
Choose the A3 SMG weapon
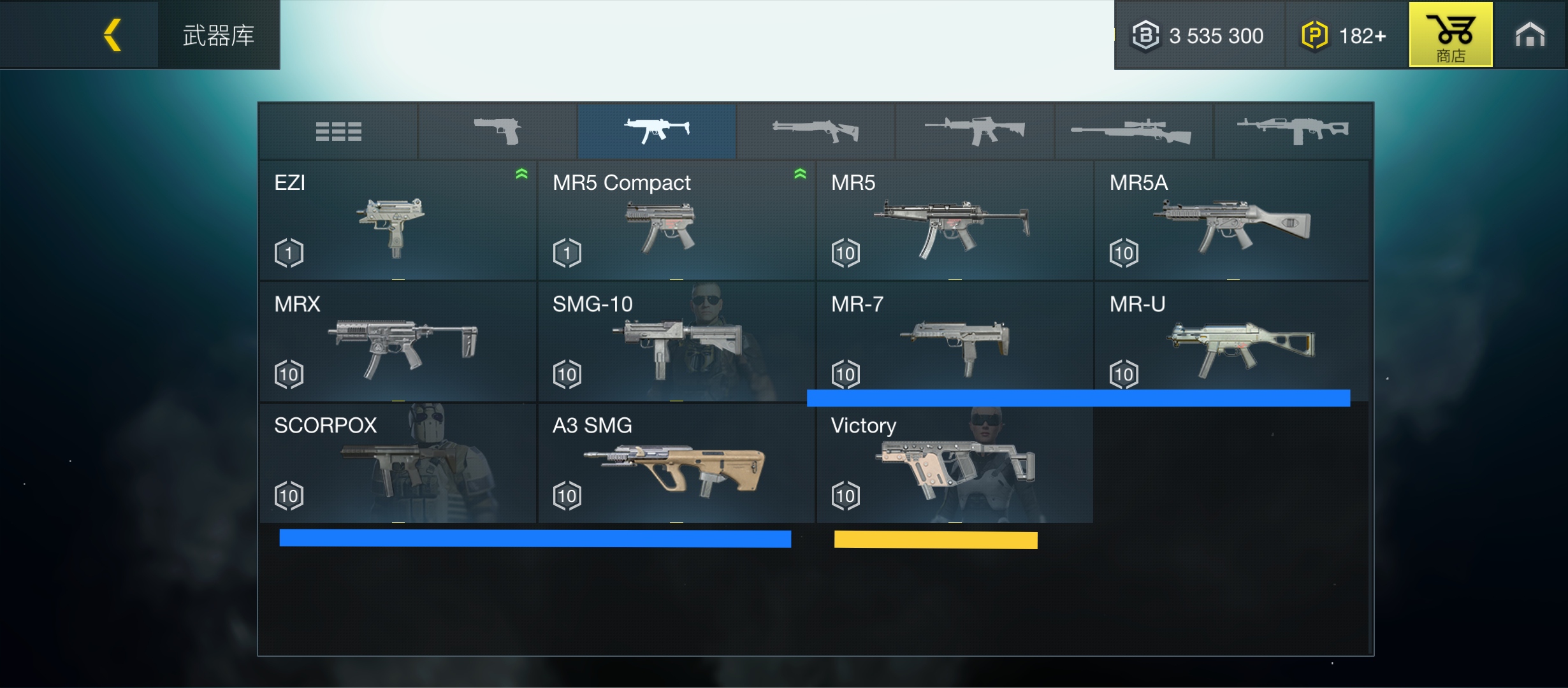676,463
